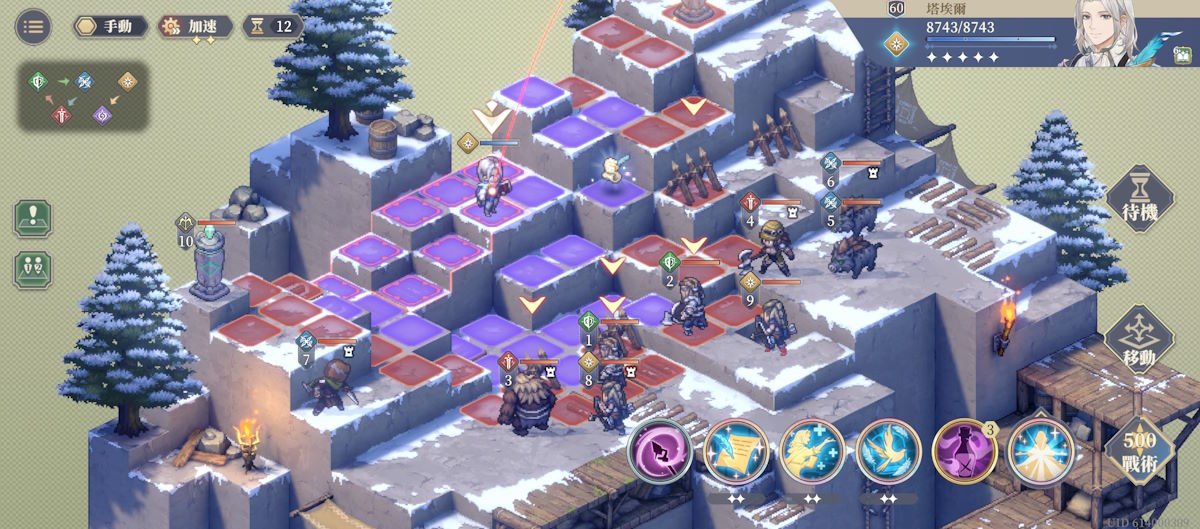Image resolution: width=1200 pixels, height=529 pixels.
Task: Toggle the 手動 manual mode button
Action: point(110,26)
